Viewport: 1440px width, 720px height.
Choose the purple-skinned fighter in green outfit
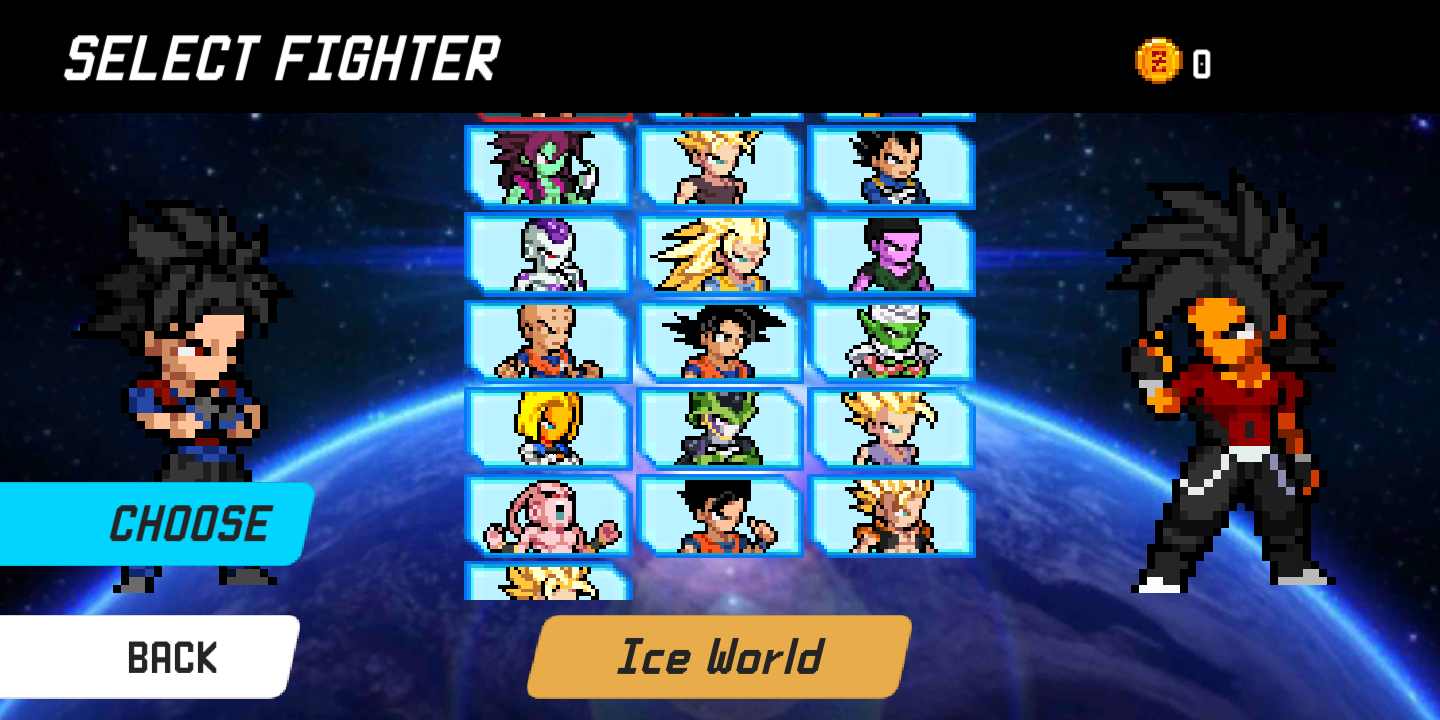(892, 254)
